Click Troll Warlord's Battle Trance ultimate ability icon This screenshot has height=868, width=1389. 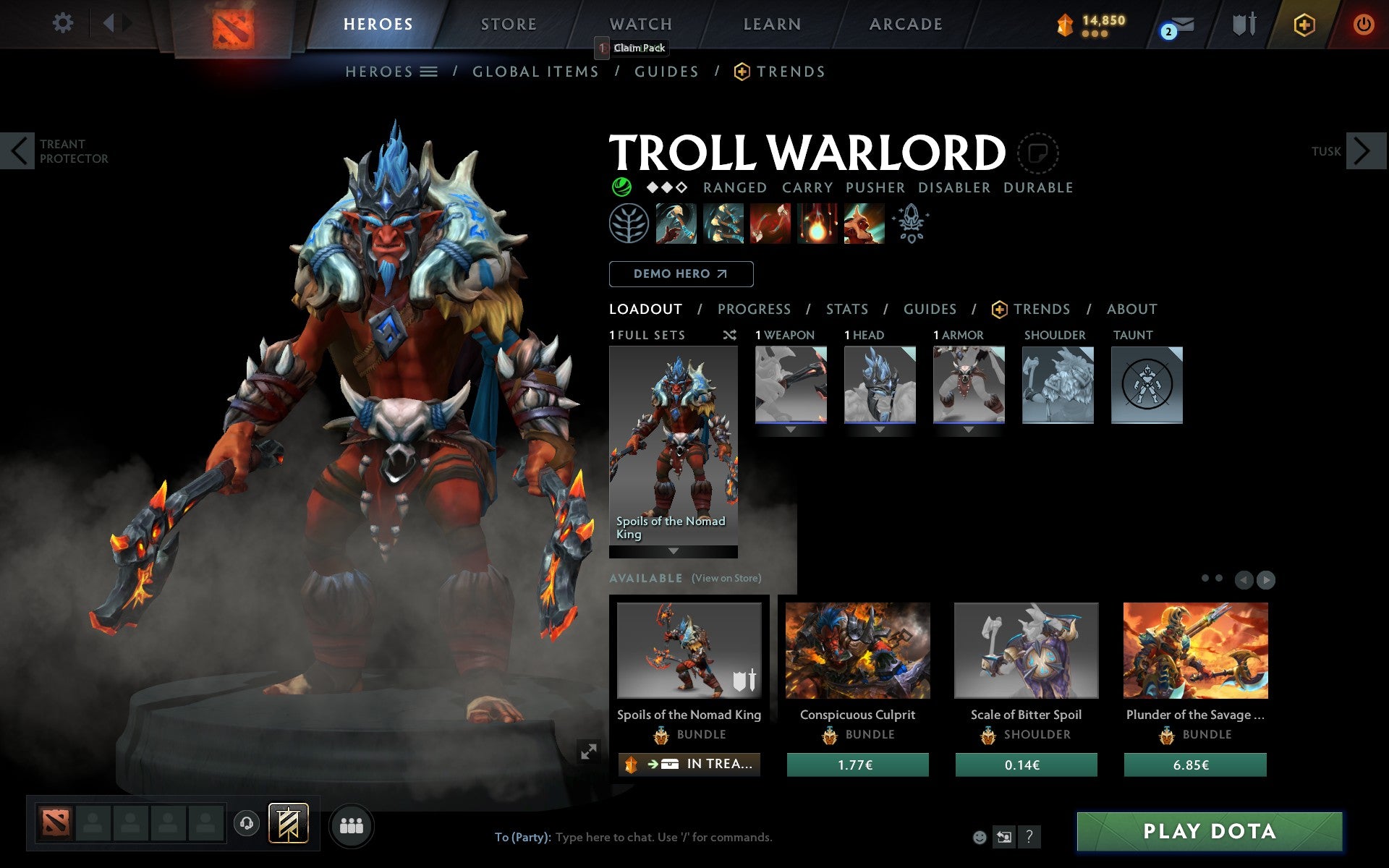tap(865, 223)
